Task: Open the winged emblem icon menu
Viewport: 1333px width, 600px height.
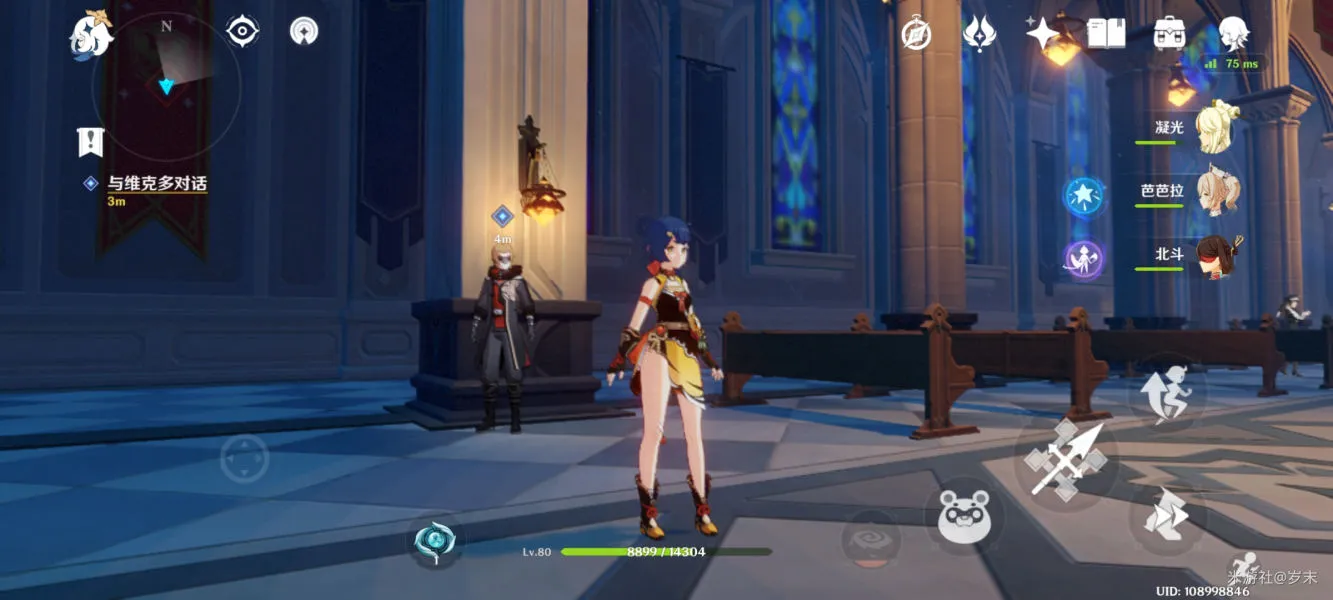Action: 979,34
